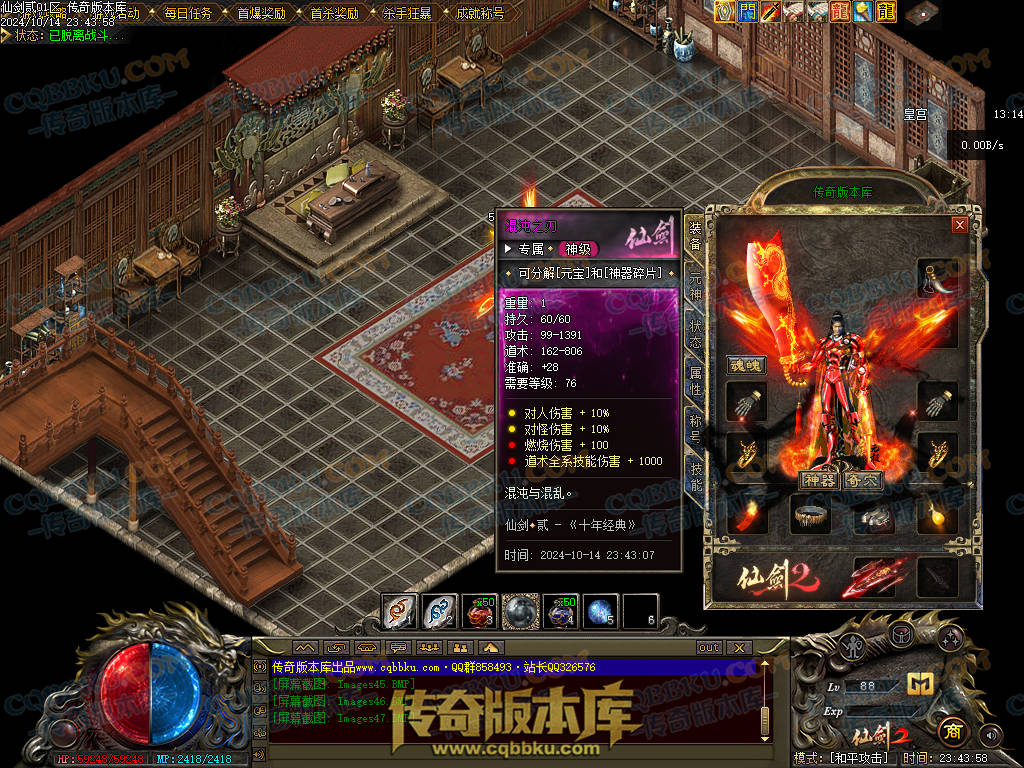Open the 状态 tab
This screenshot has width=1024, height=768.
(695, 334)
